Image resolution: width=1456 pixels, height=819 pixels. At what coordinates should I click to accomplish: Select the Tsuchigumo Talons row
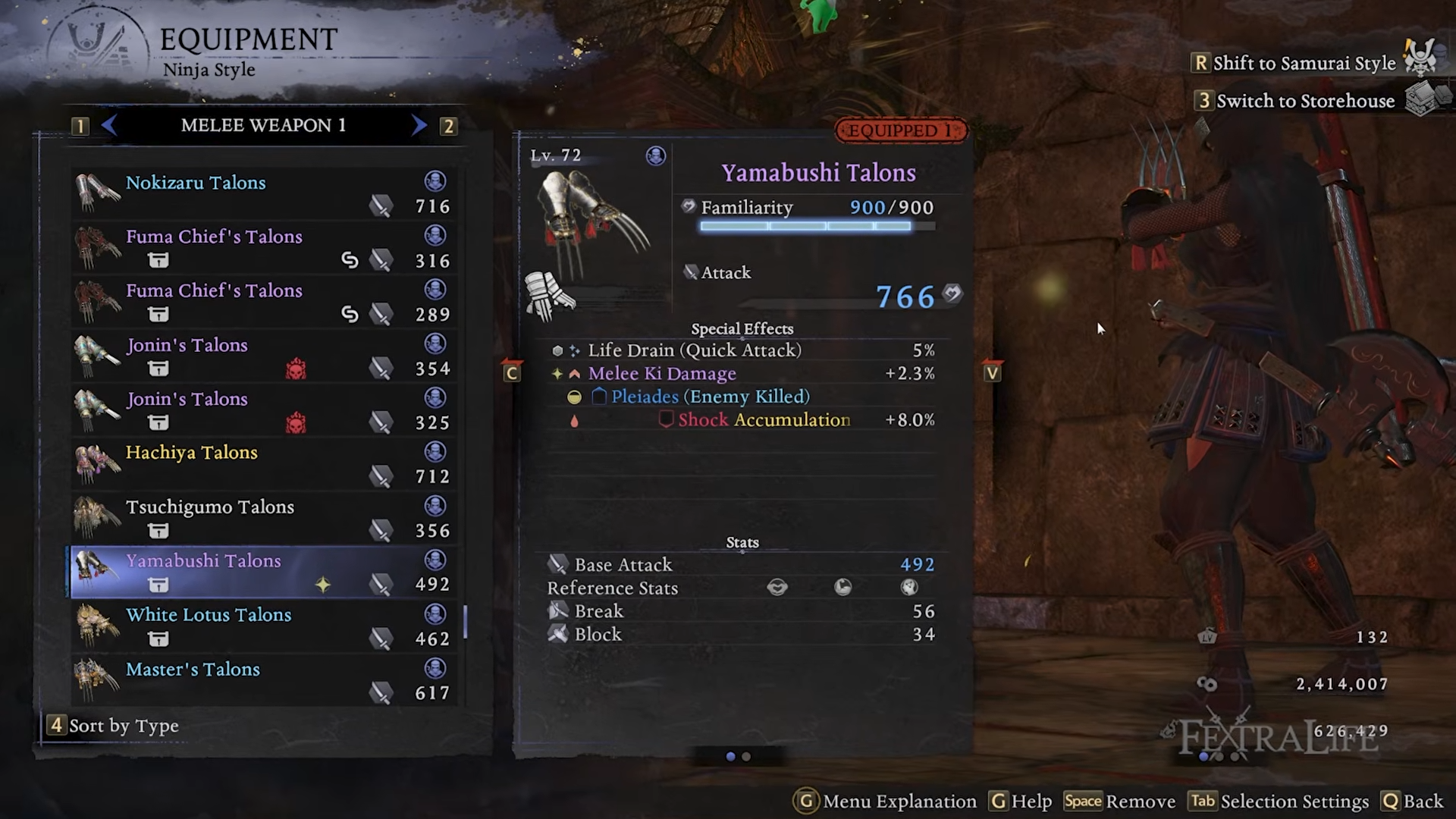pyautogui.click(x=264, y=519)
